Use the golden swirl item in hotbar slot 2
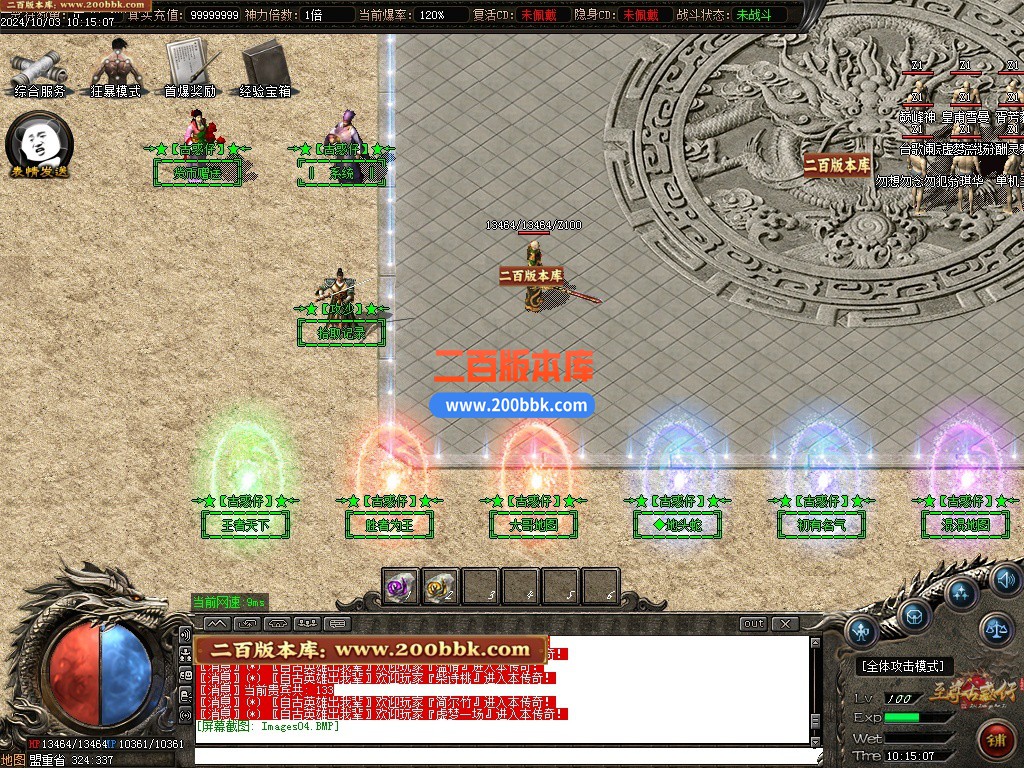 [441, 587]
